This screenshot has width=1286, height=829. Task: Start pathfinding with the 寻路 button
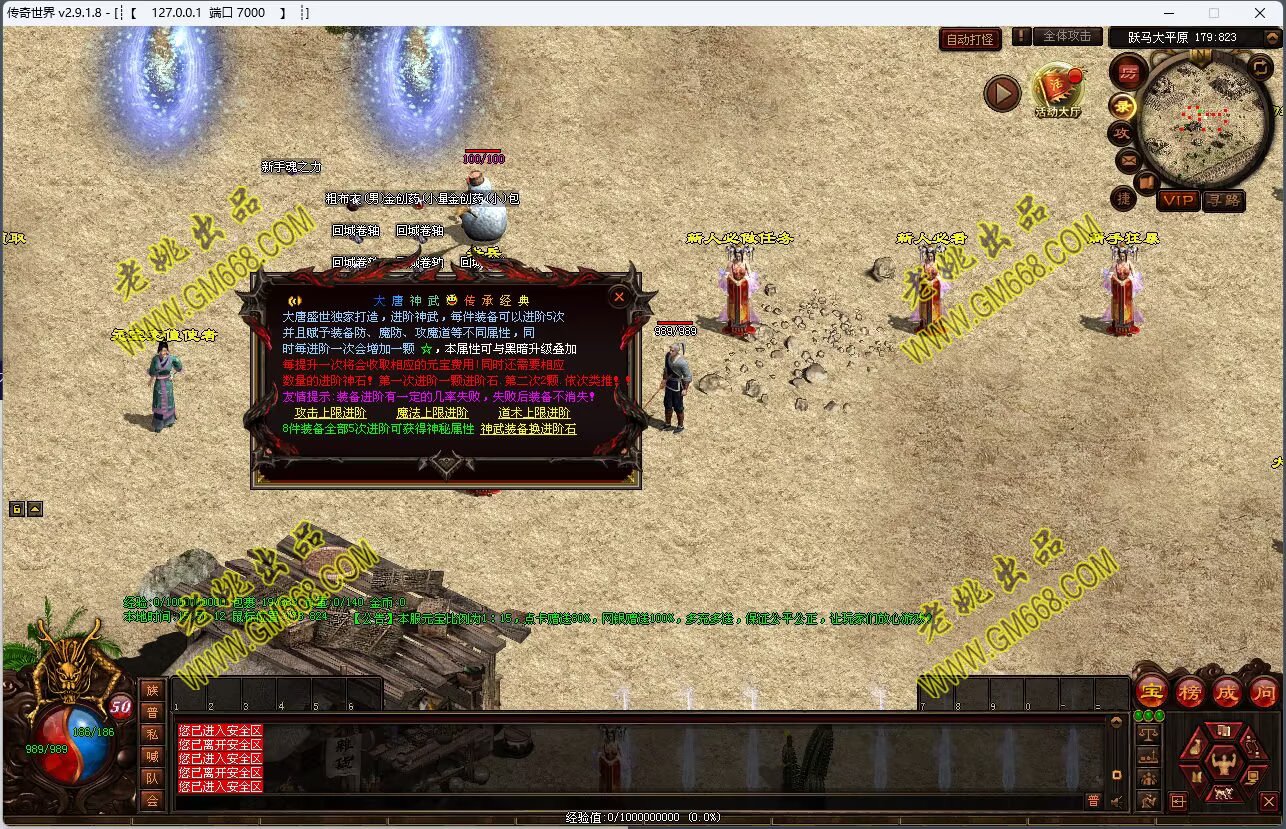1222,201
